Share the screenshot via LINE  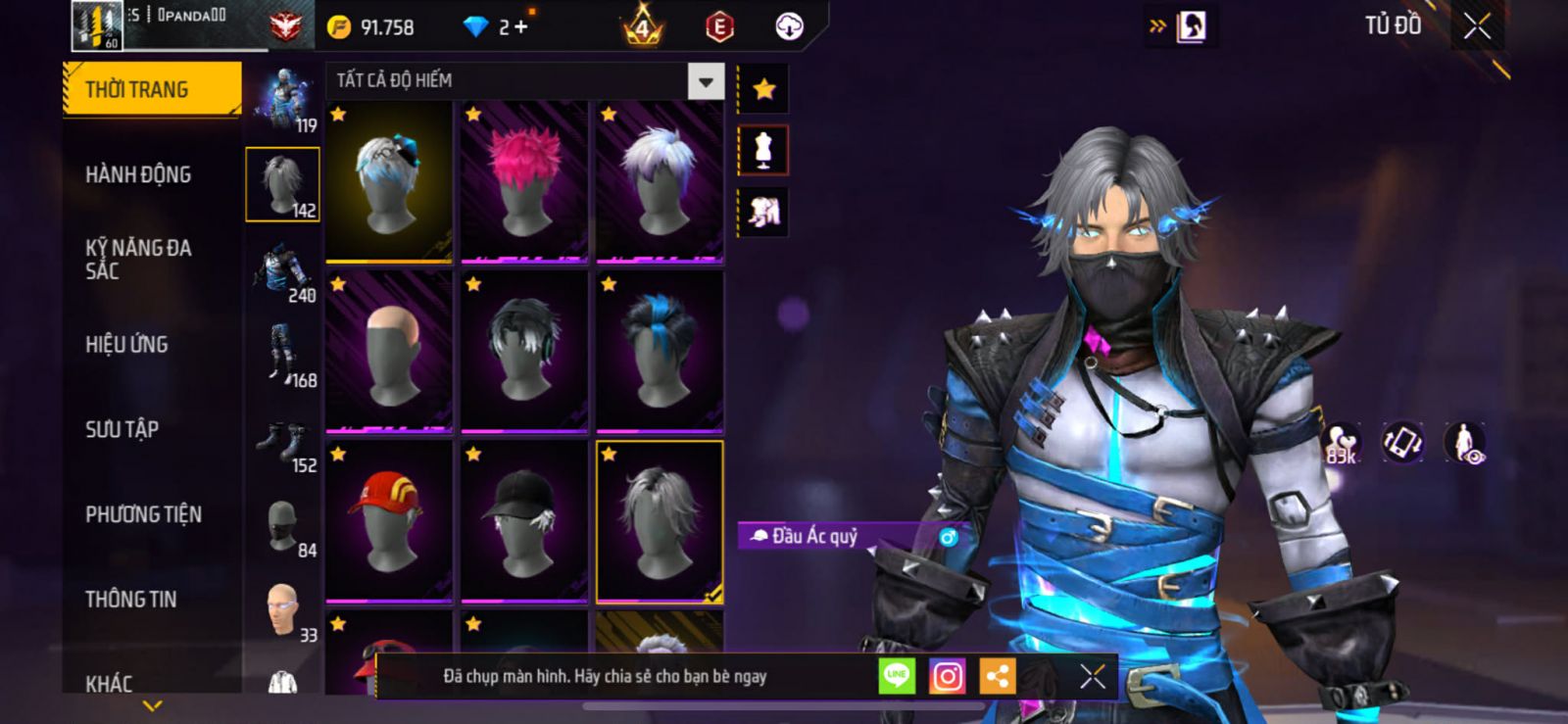[x=897, y=676]
